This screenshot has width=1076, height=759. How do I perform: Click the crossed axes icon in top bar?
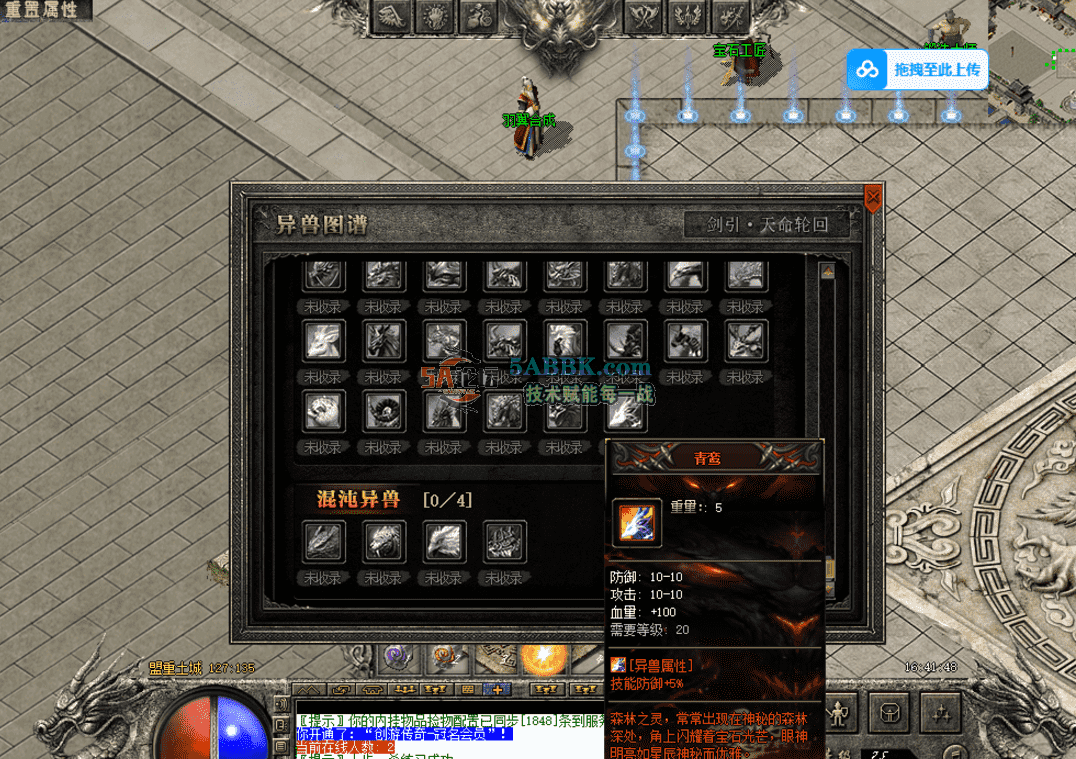click(x=644, y=17)
